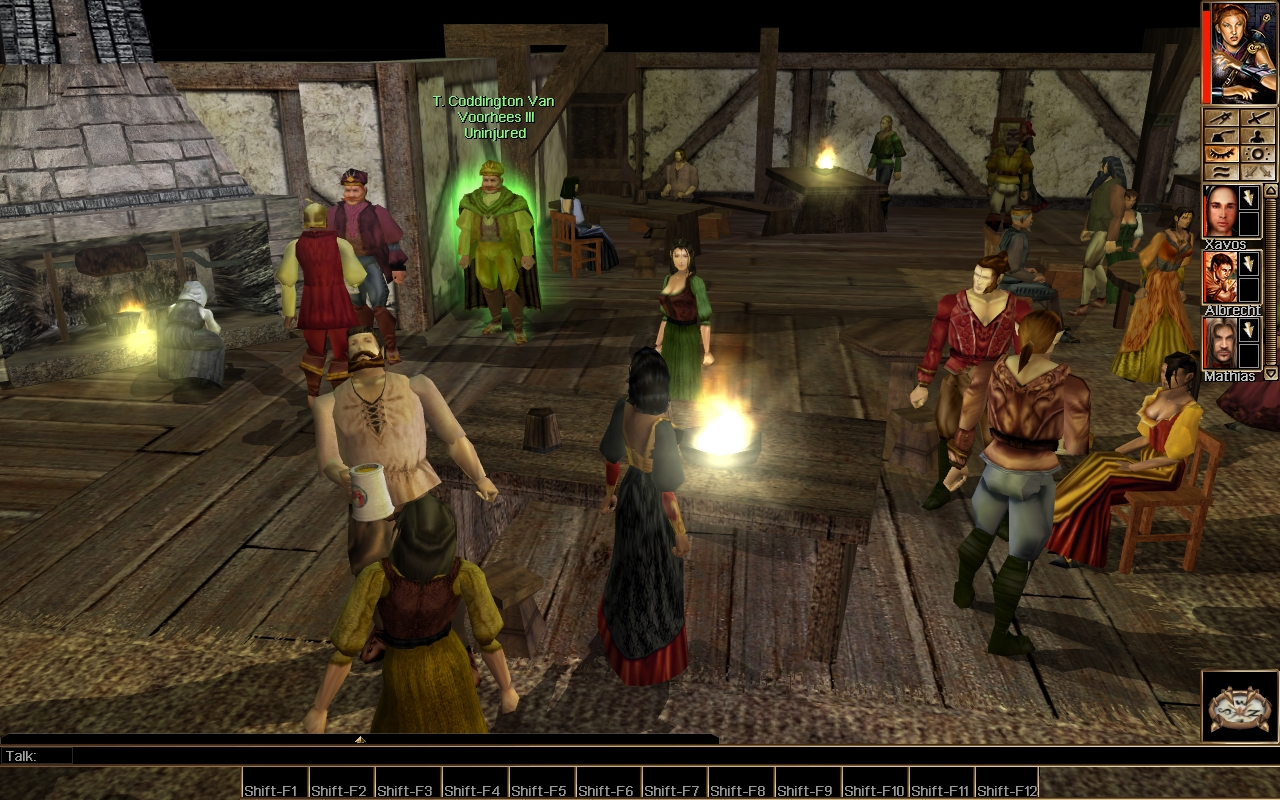Select the Mathias party portrait

click(x=1219, y=343)
